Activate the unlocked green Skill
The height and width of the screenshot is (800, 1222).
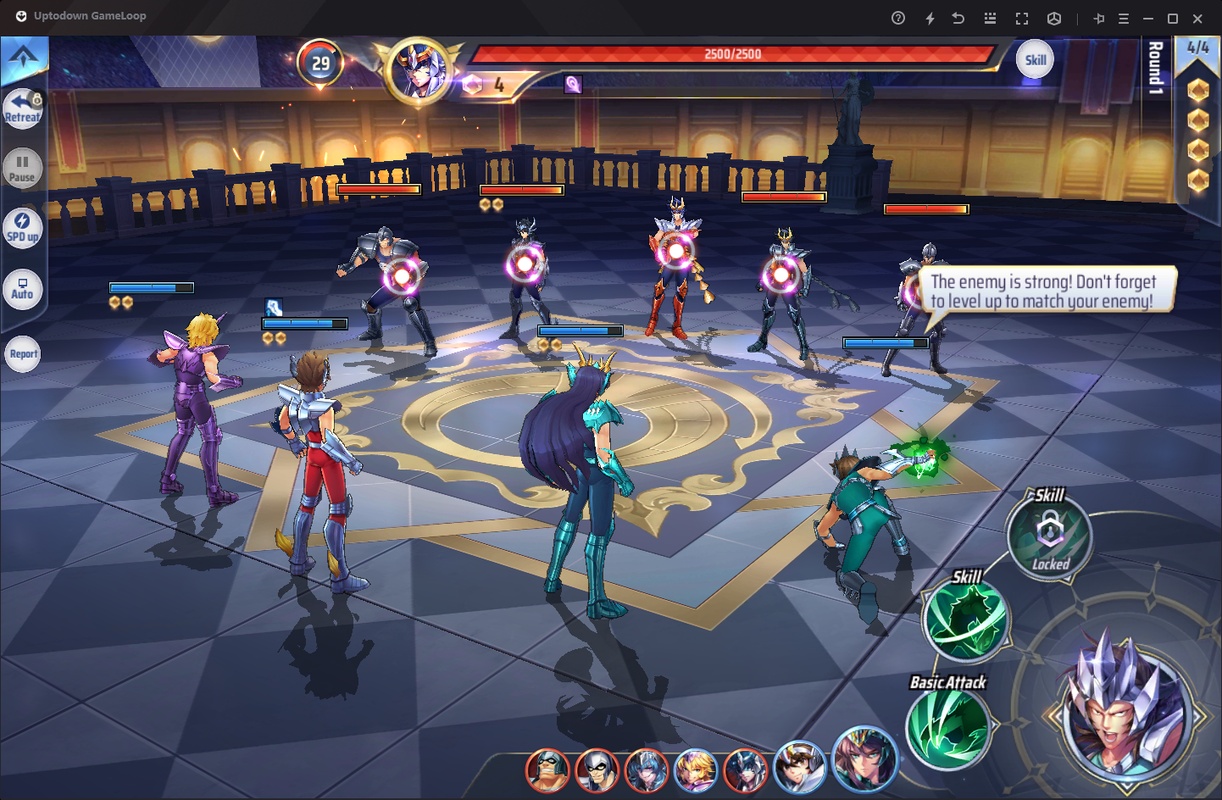965,620
